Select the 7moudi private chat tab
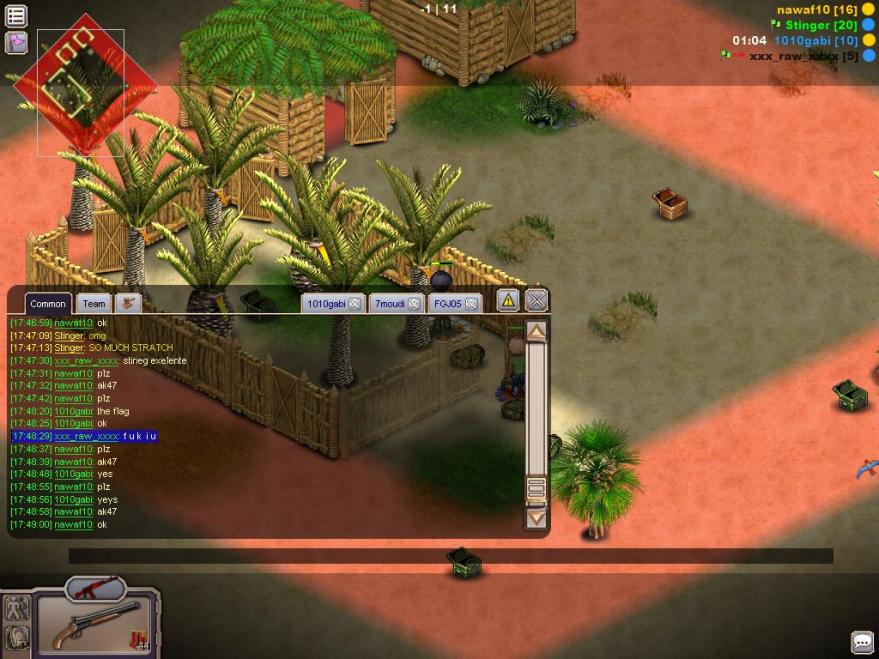879x659 pixels. [x=388, y=303]
